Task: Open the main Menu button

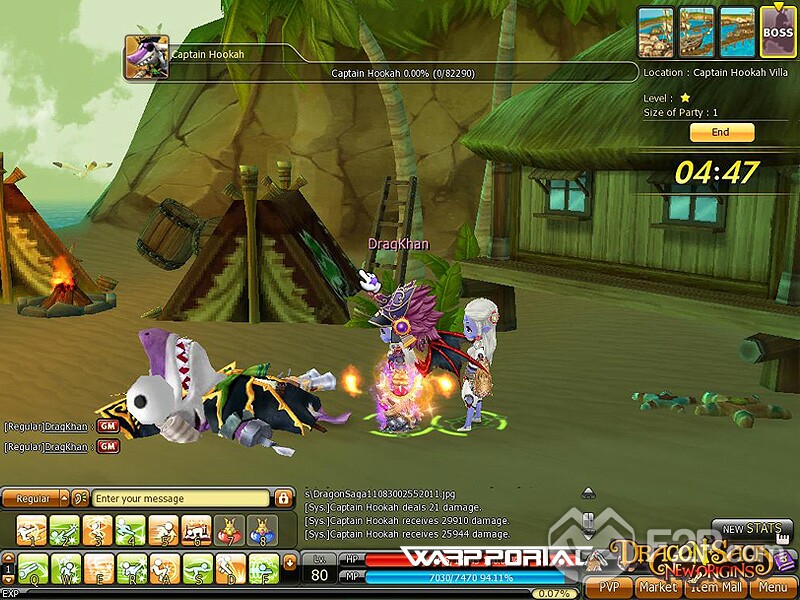Action: 772,587
